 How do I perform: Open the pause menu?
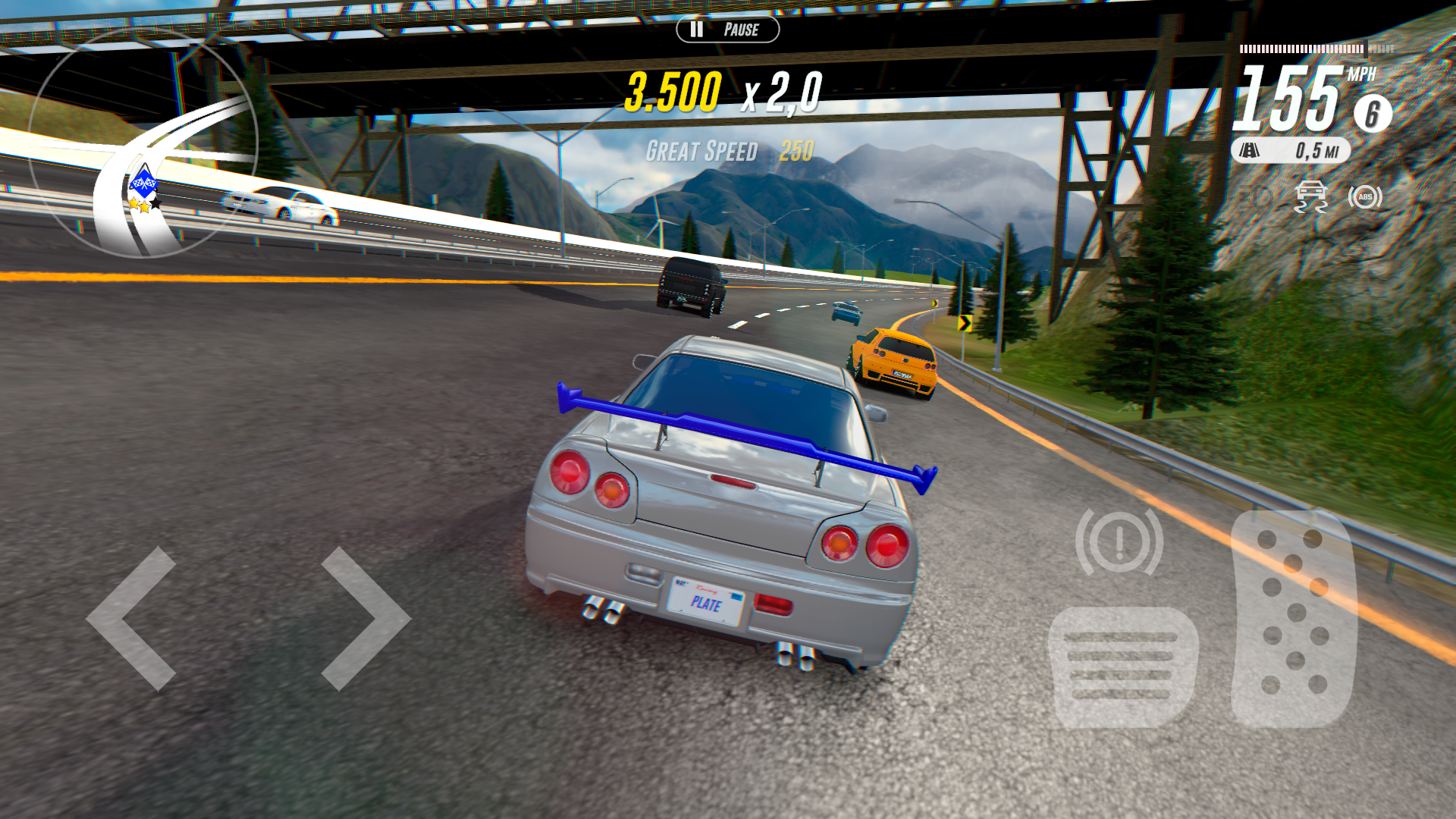click(x=728, y=30)
